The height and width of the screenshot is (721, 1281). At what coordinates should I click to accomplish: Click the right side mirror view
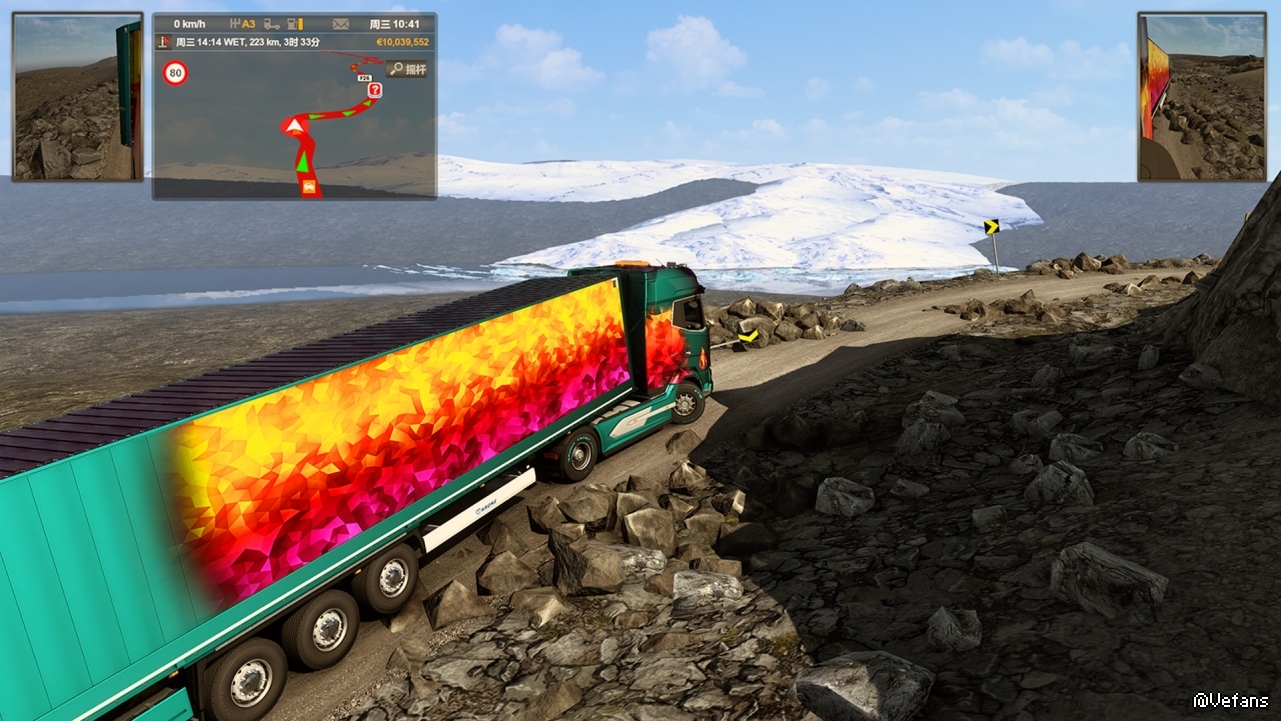pyautogui.click(x=1201, y=97)
